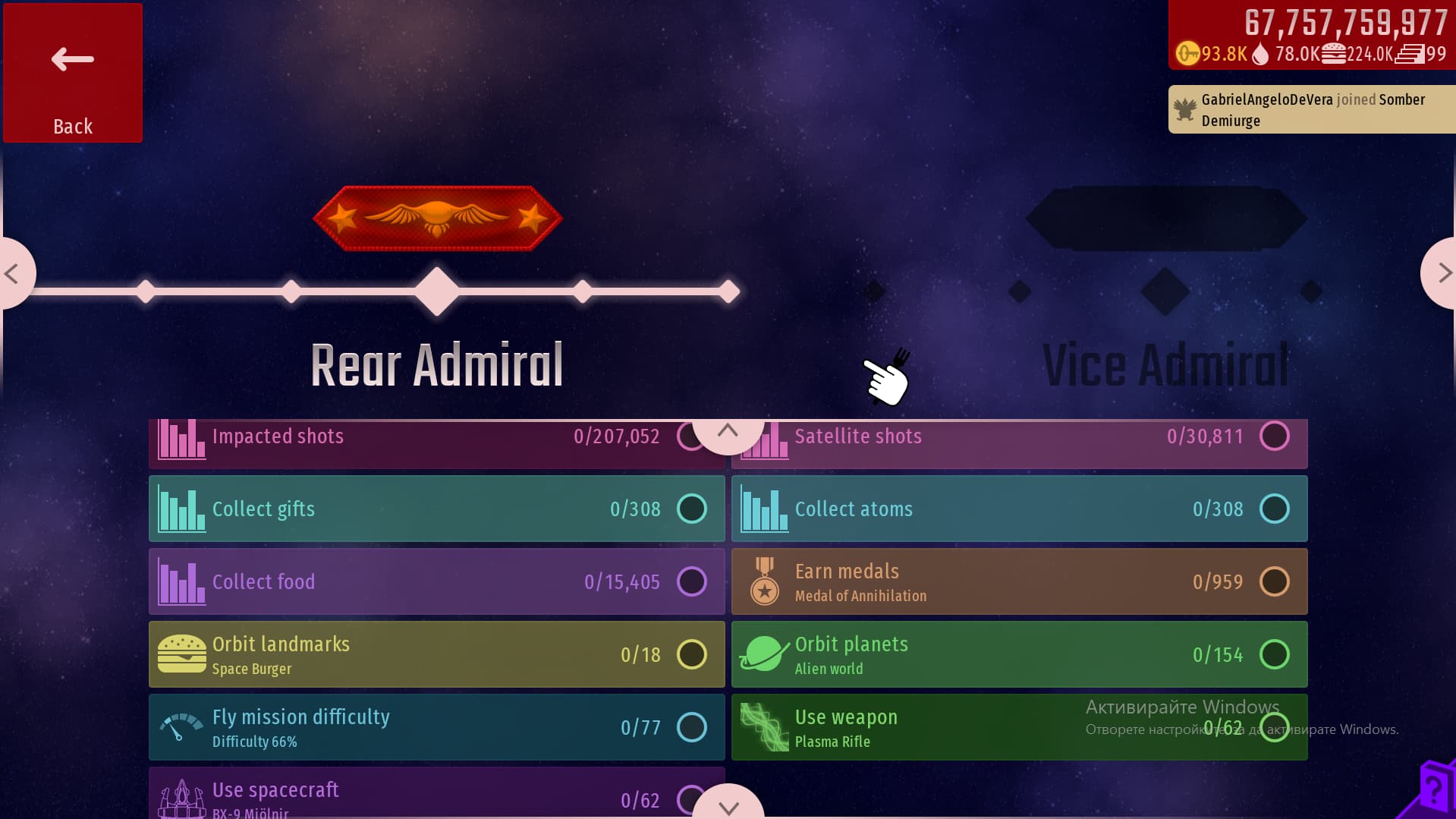Screen dimensions: 1456x819
Task: Select the darkened Vice Admiral rank
Action: (1165, 364)
